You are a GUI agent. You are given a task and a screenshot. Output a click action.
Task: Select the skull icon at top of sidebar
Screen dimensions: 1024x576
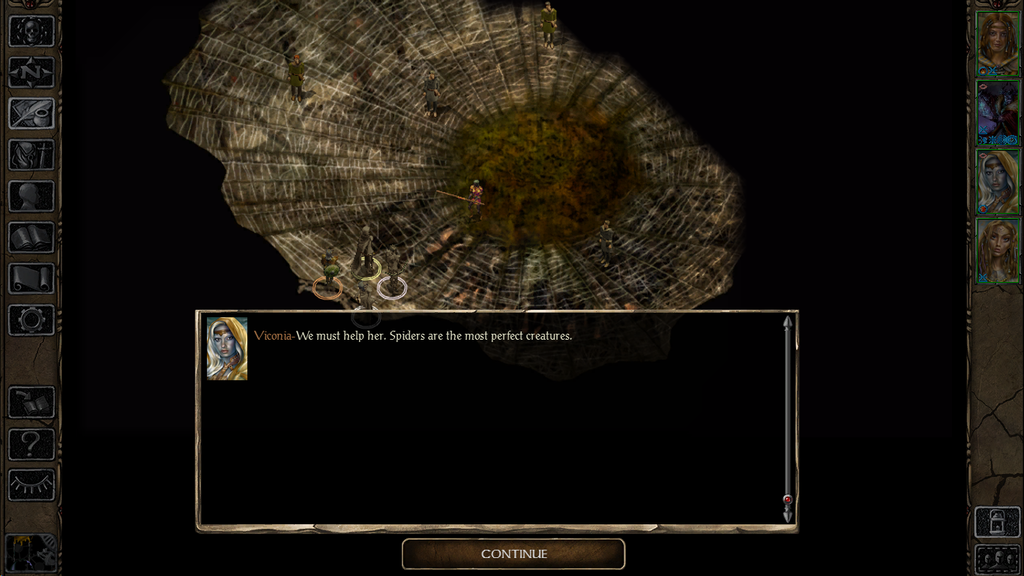pyautogui.click(x=31, y=31)
